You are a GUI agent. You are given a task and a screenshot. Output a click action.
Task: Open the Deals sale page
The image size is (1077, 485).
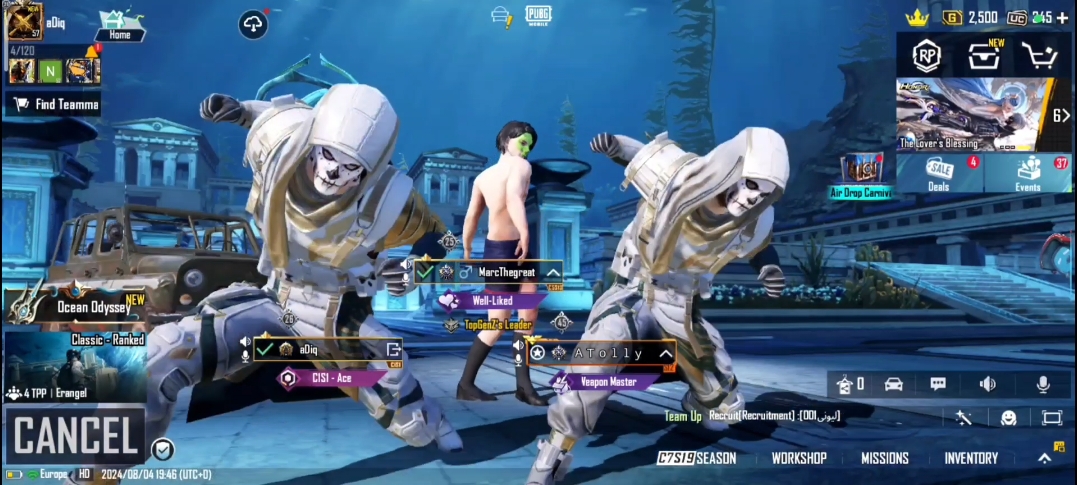coord(939,172)
